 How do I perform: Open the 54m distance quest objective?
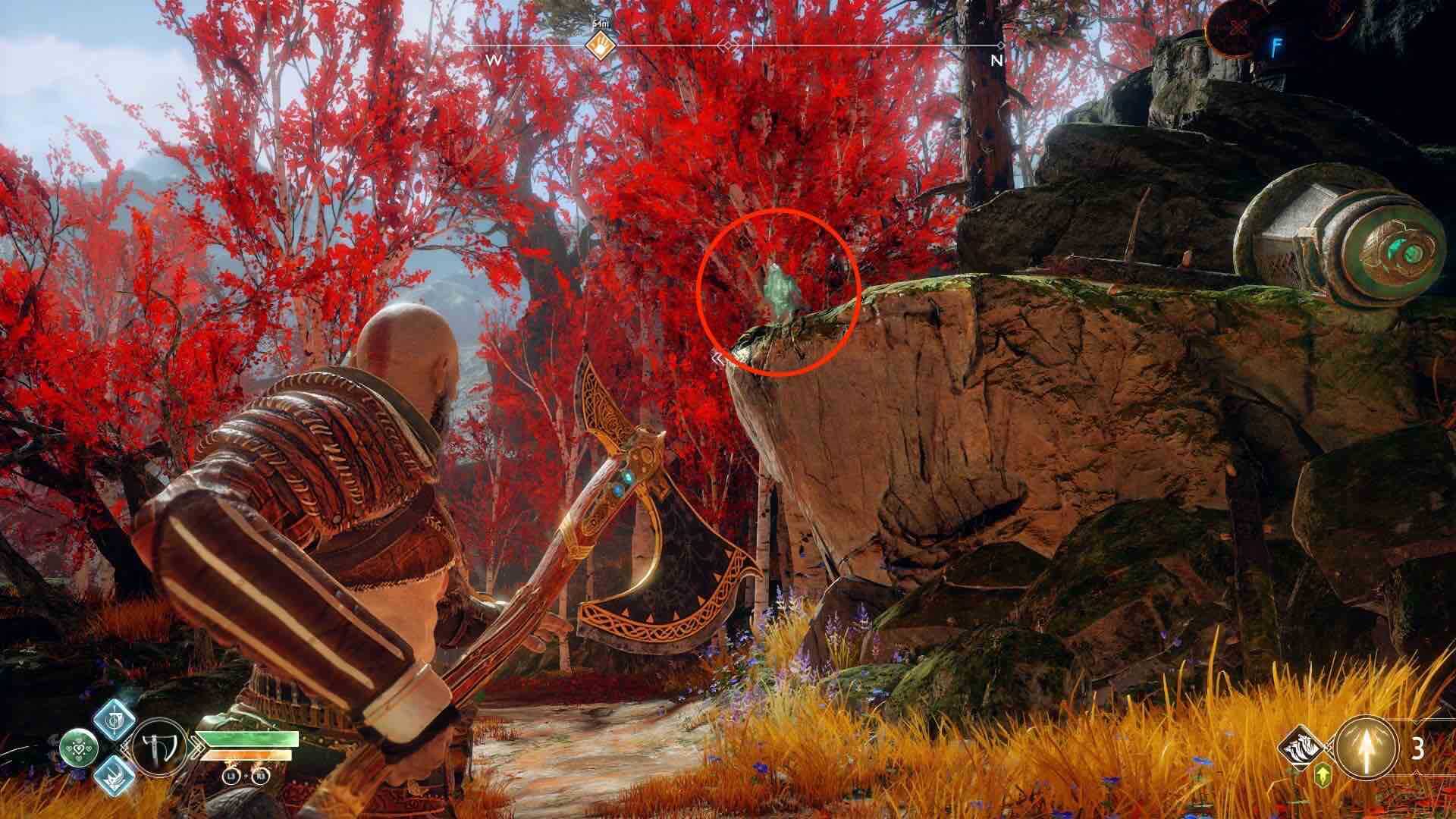601,24
